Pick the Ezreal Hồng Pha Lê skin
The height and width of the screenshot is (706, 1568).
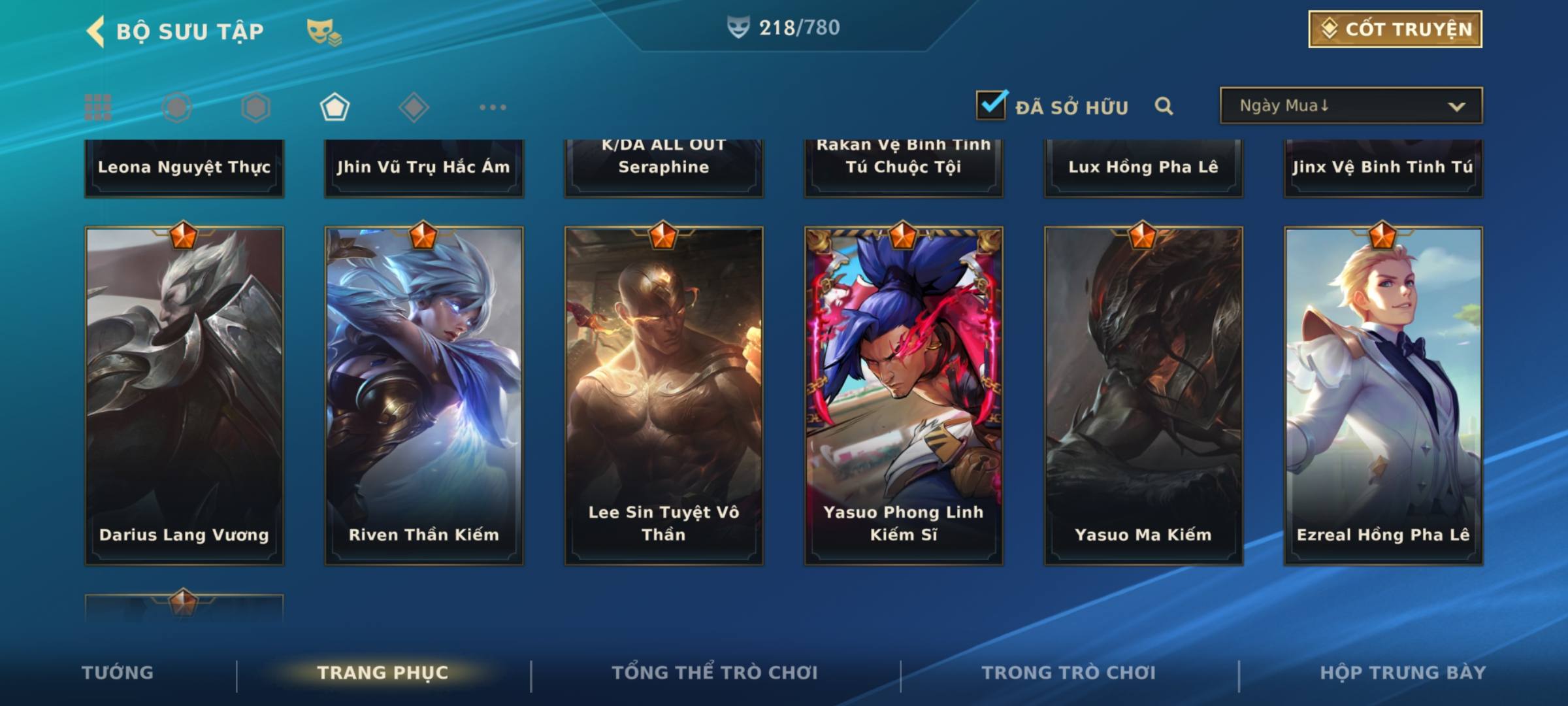[x=1383, y=395]
